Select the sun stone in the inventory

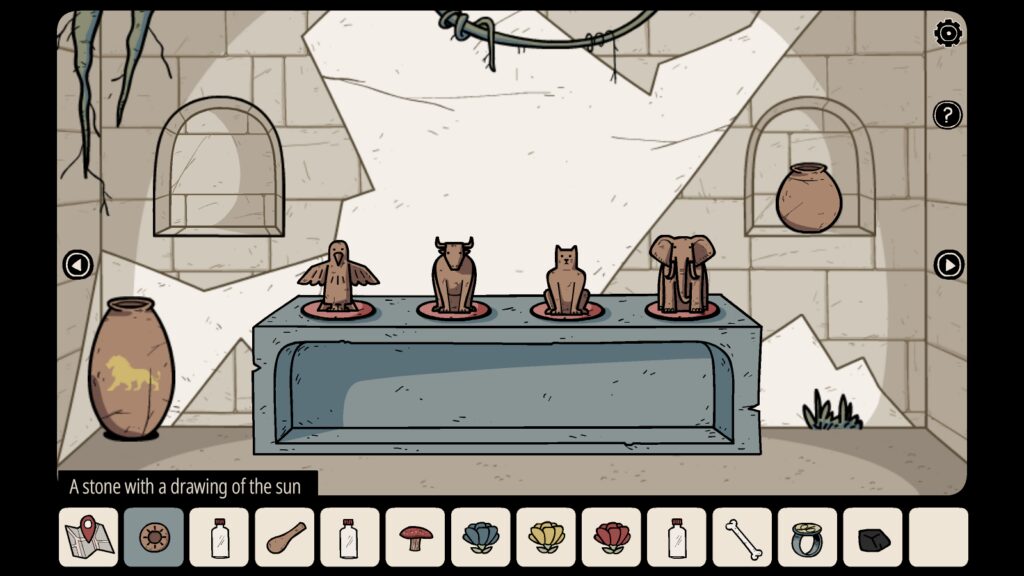(x=154, y=537)
